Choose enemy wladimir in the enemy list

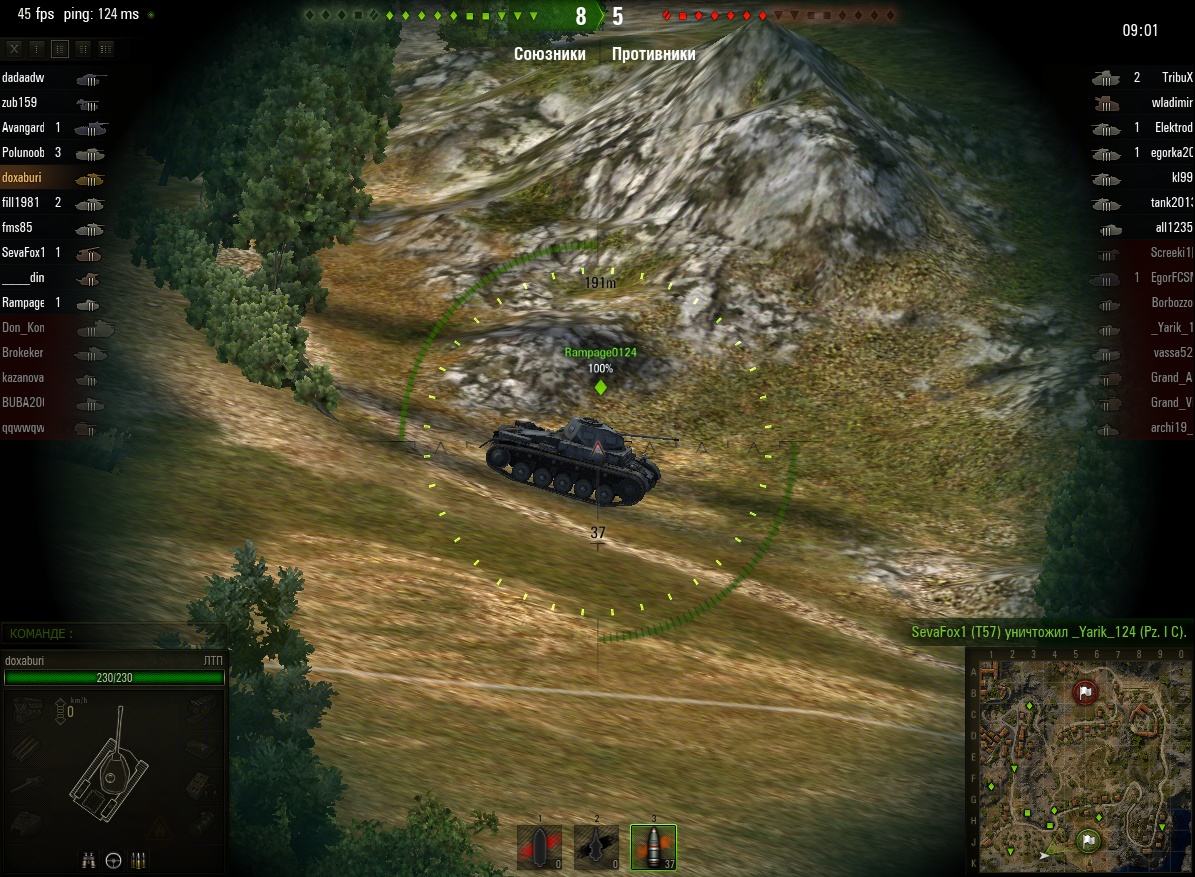click(1172, 103)
